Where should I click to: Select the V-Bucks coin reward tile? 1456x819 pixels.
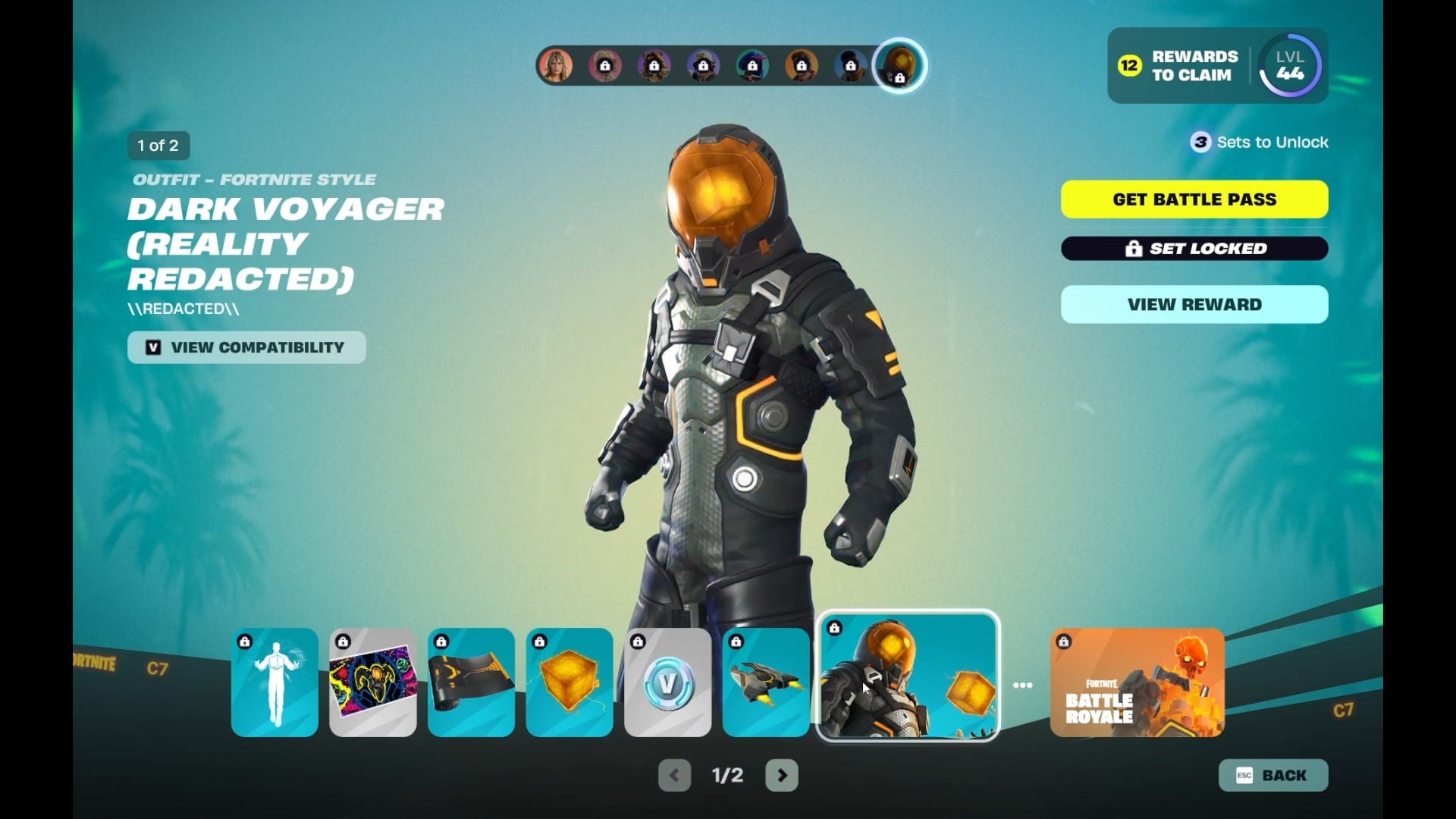pyautogui.click(x=667, y=682)
